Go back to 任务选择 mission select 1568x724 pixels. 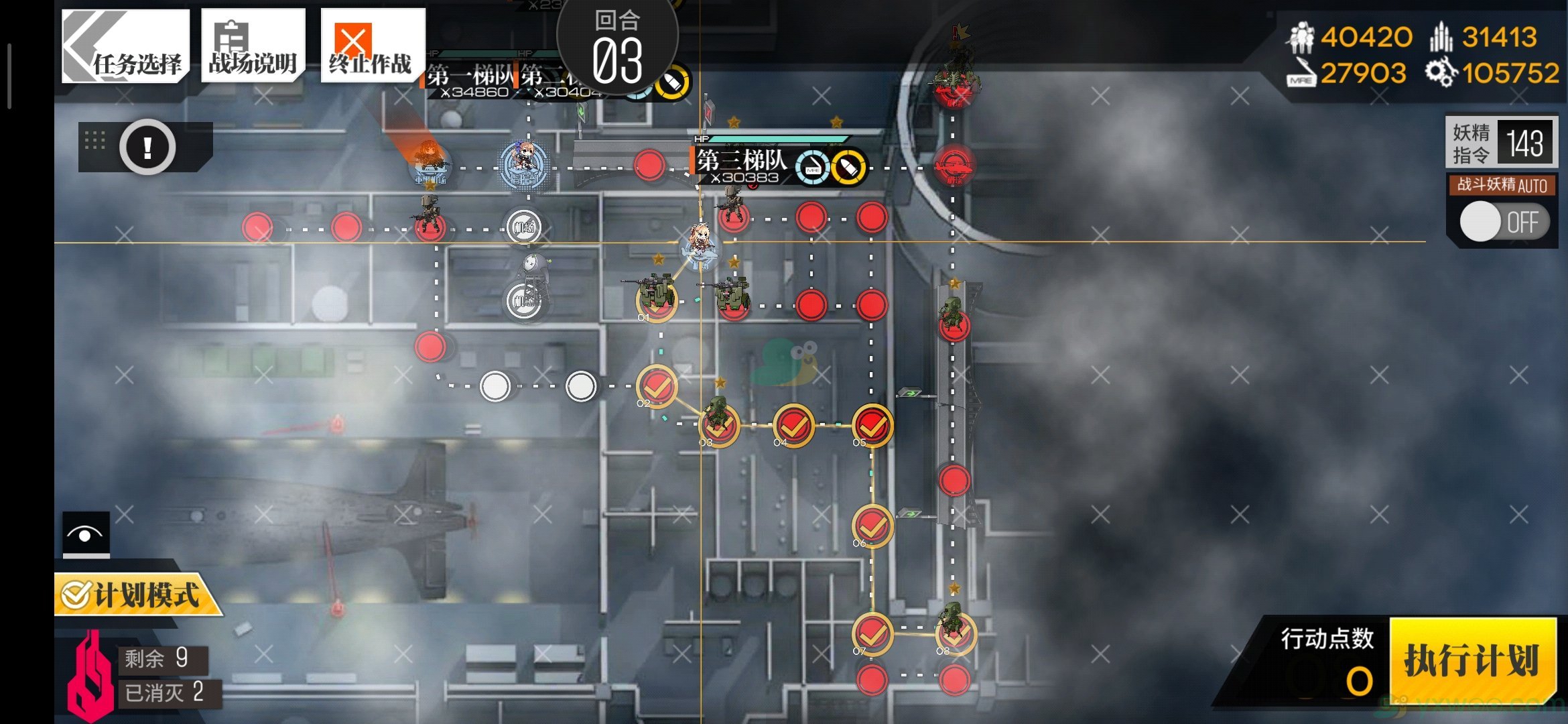coord(126,46)
